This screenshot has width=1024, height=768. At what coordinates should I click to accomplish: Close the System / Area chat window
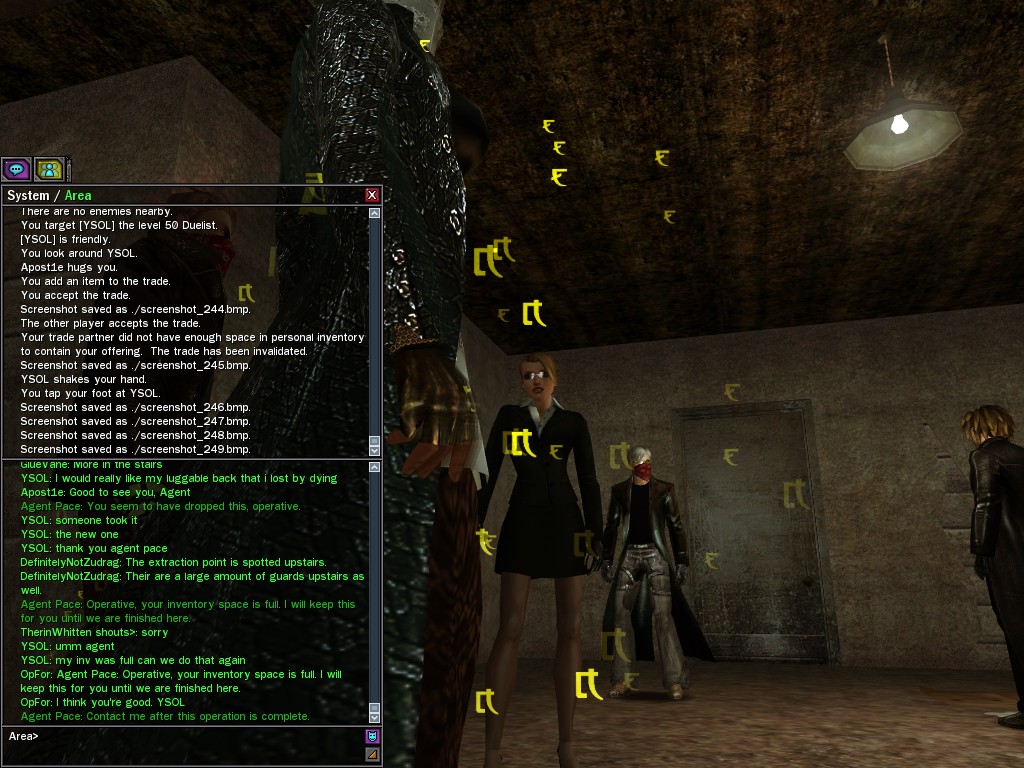point(372,195)
